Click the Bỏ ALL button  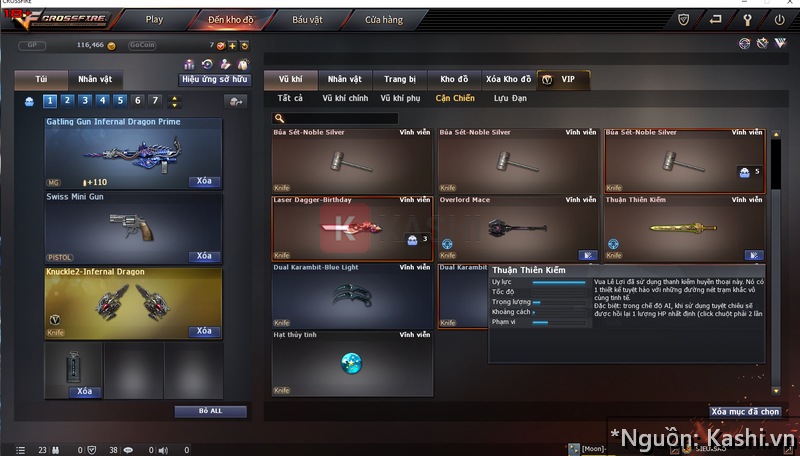tap(210, 411)
